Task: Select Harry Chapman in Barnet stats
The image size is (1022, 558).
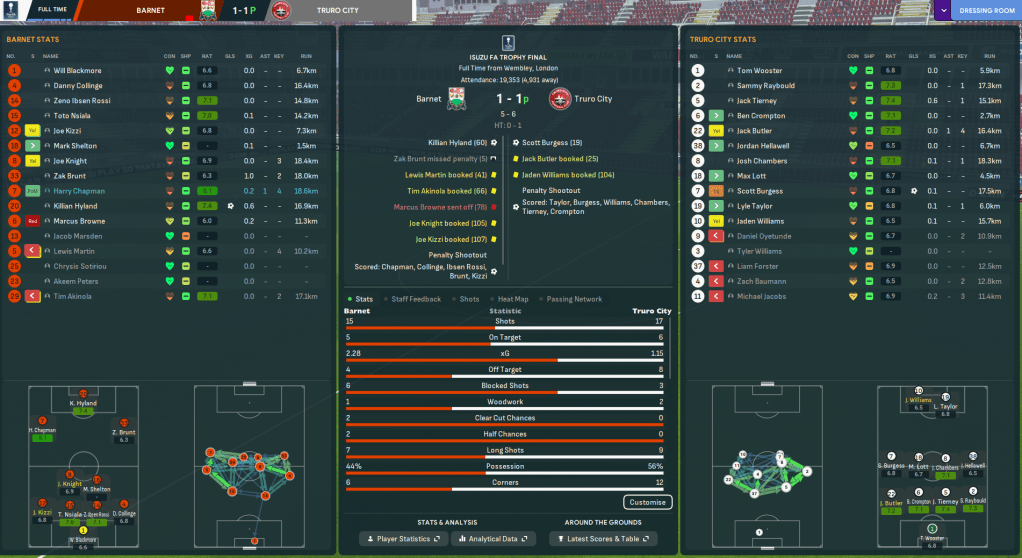Action: tap(78, 190)
